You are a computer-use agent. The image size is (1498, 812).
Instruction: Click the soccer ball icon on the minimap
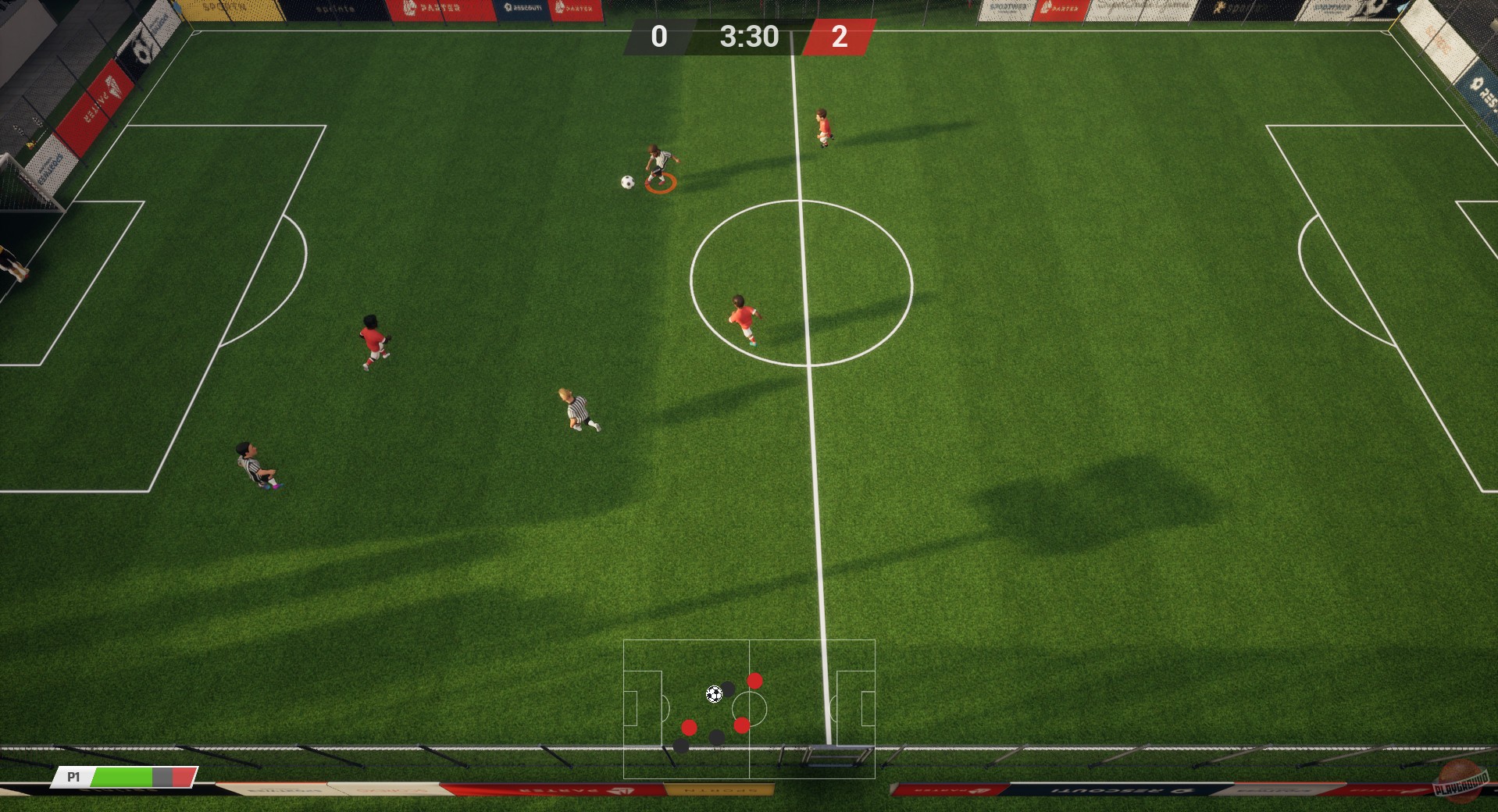pyautogui.click(x=714, y=694)
